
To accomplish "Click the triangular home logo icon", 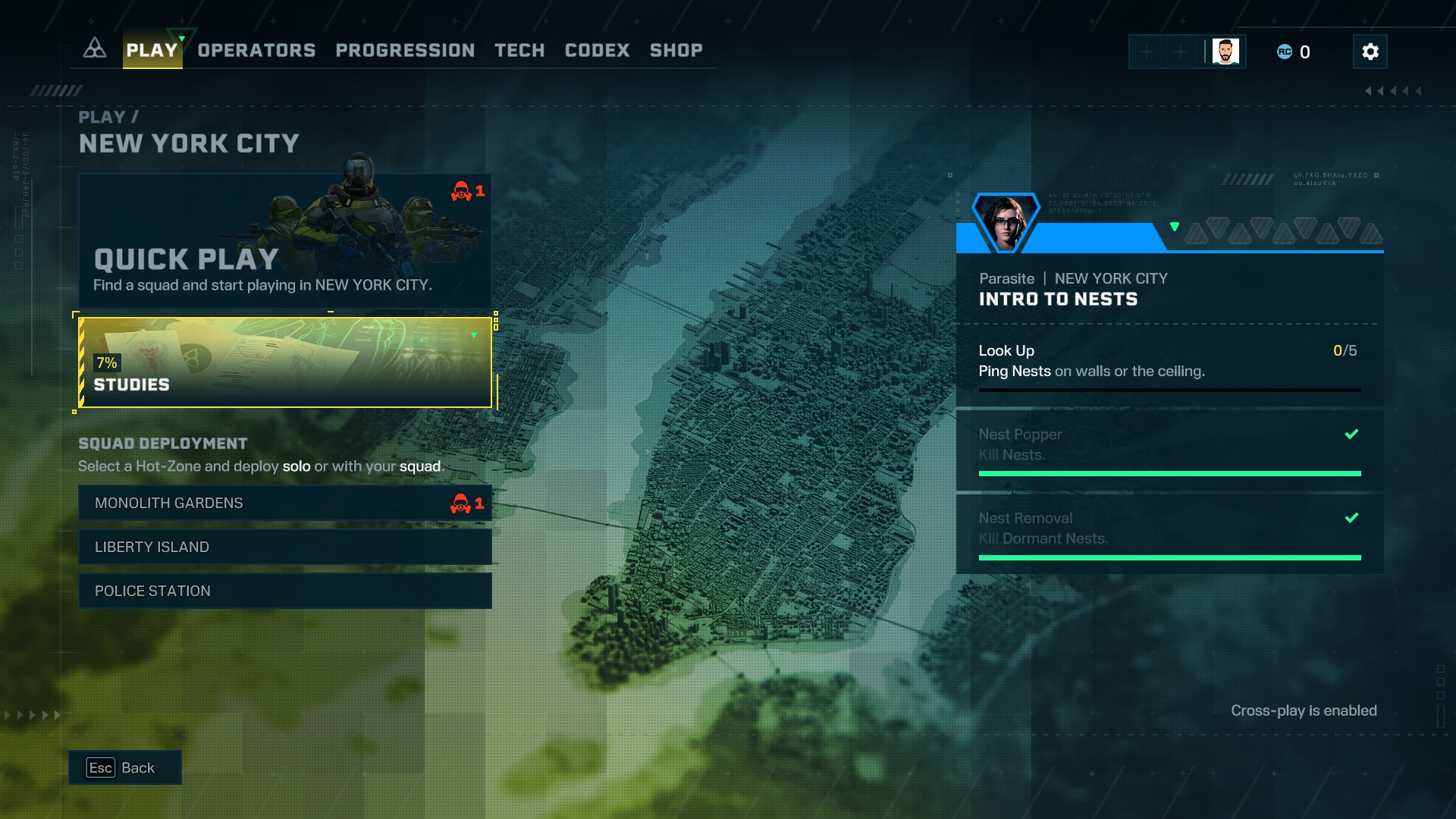I will pos(95,49).
